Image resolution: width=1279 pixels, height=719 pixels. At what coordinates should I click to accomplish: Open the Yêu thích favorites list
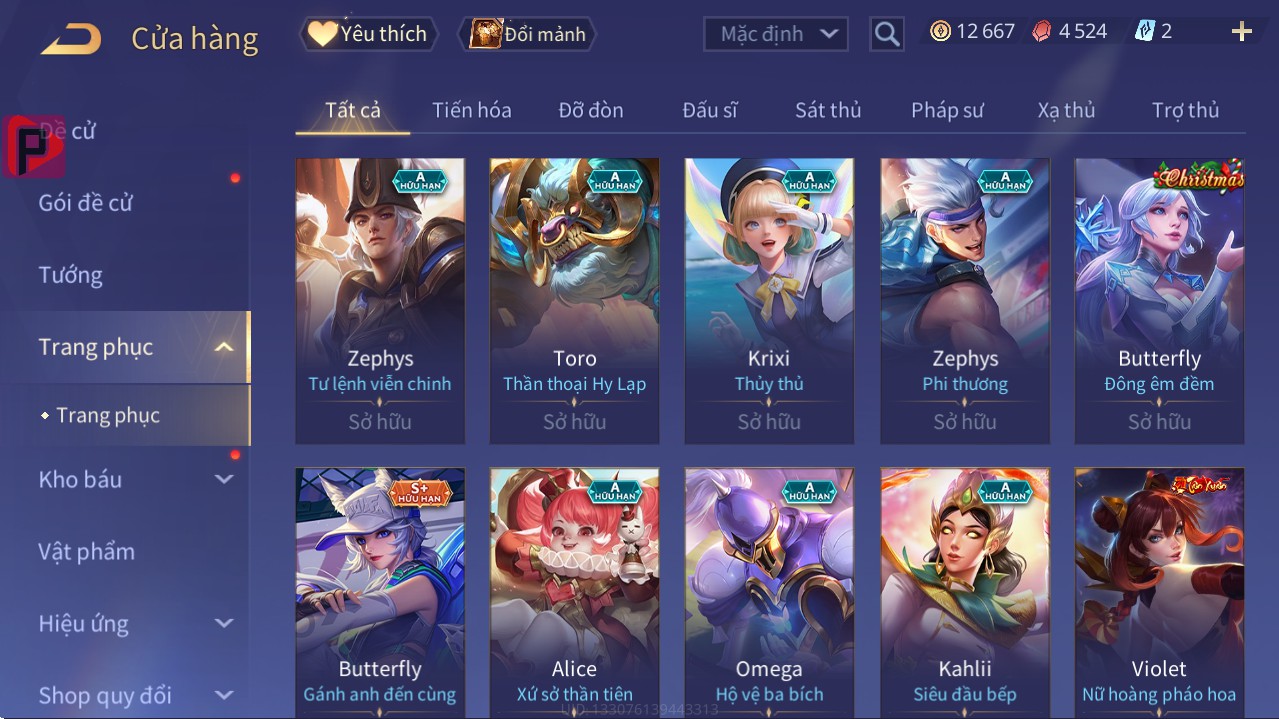[x=367, y=34]
